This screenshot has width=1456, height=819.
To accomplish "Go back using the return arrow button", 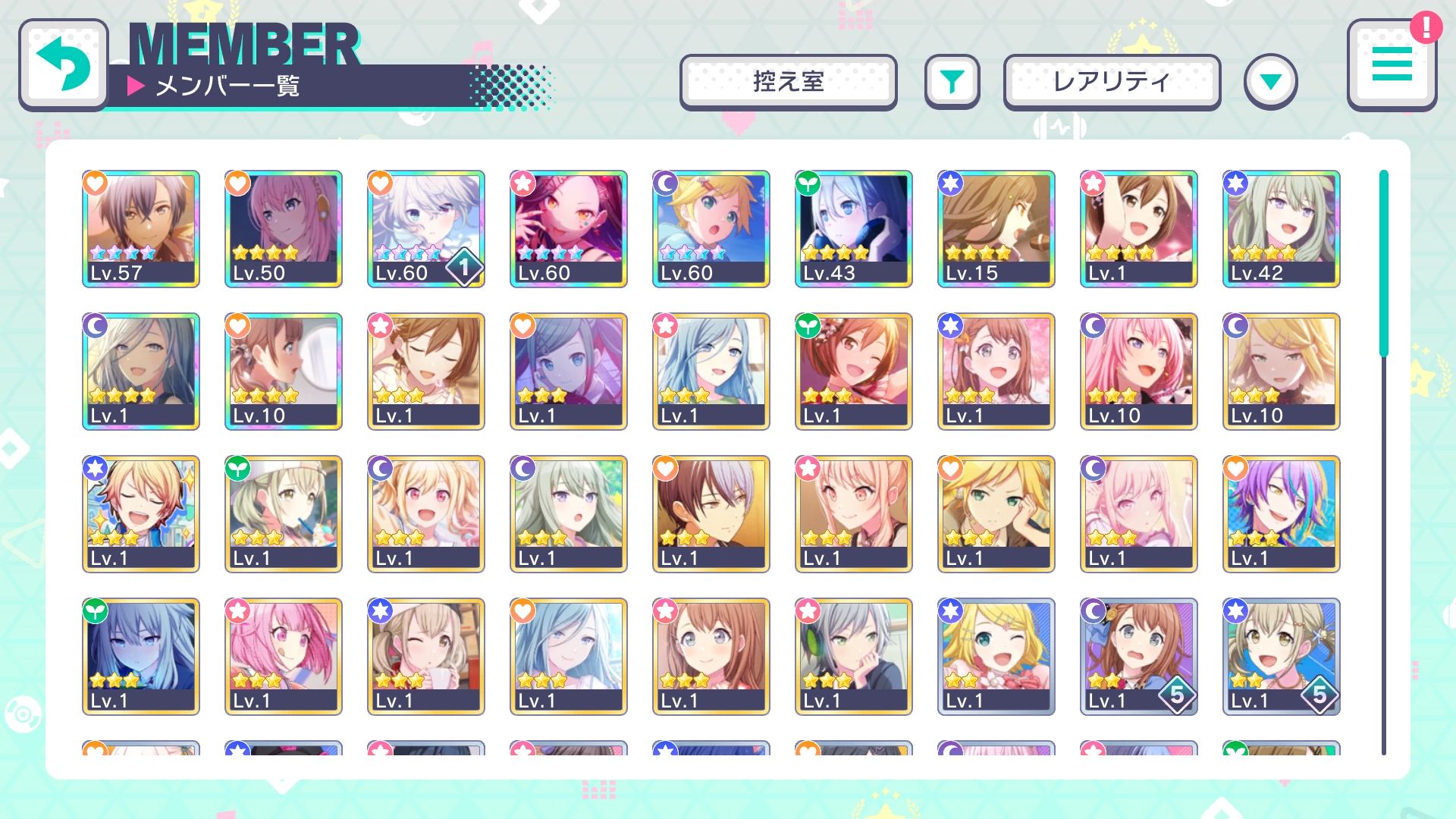I will 64,65.
